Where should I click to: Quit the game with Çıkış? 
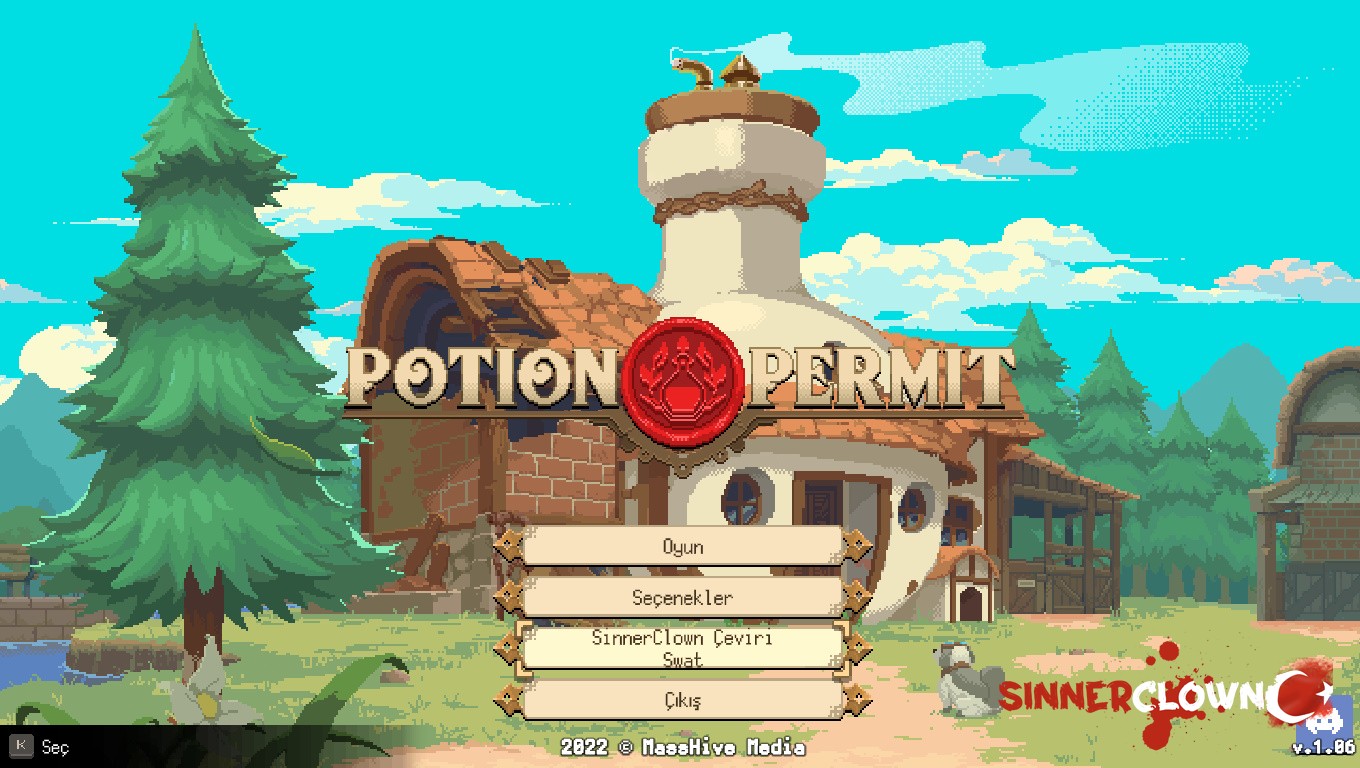coord(683,700)
